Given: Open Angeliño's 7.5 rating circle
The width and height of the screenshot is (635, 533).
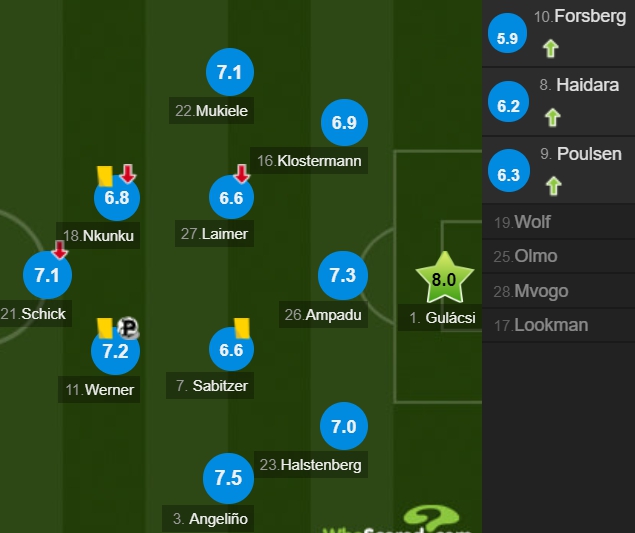Looking at the screenshot, I should [228, 478].
